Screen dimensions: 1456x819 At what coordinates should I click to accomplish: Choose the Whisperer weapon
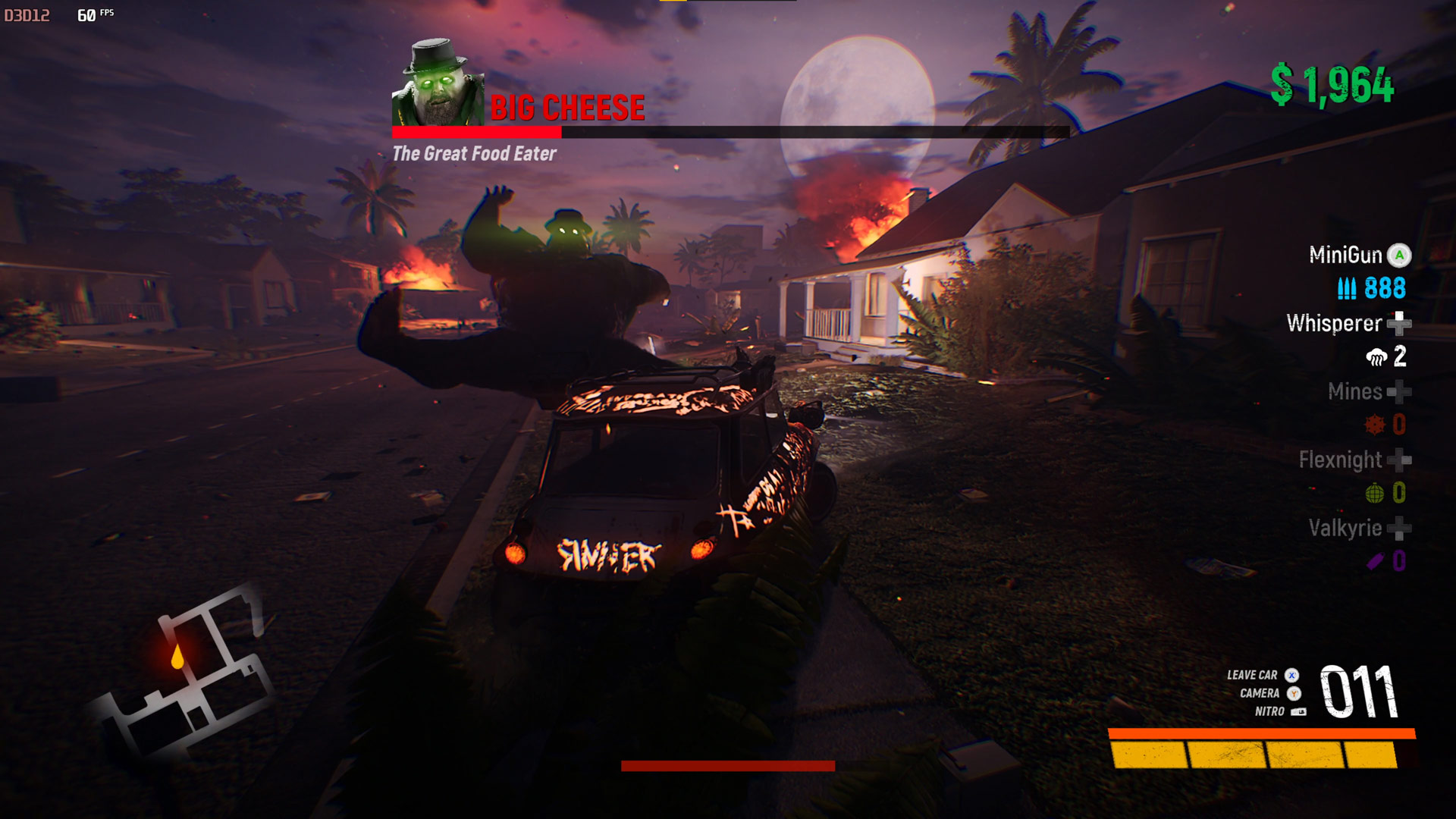point(1335,324)
